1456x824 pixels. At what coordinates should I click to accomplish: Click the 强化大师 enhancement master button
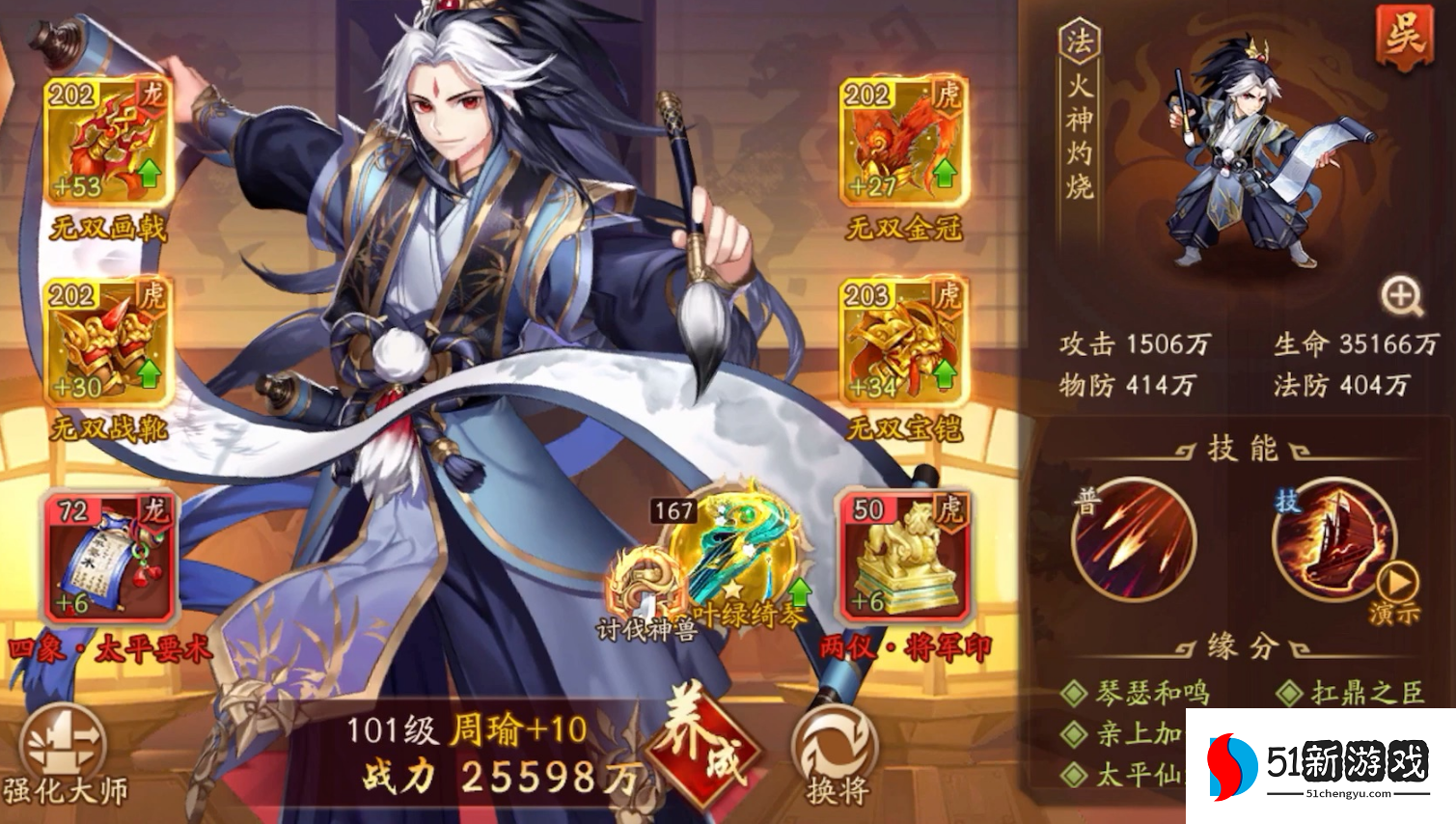63,741
